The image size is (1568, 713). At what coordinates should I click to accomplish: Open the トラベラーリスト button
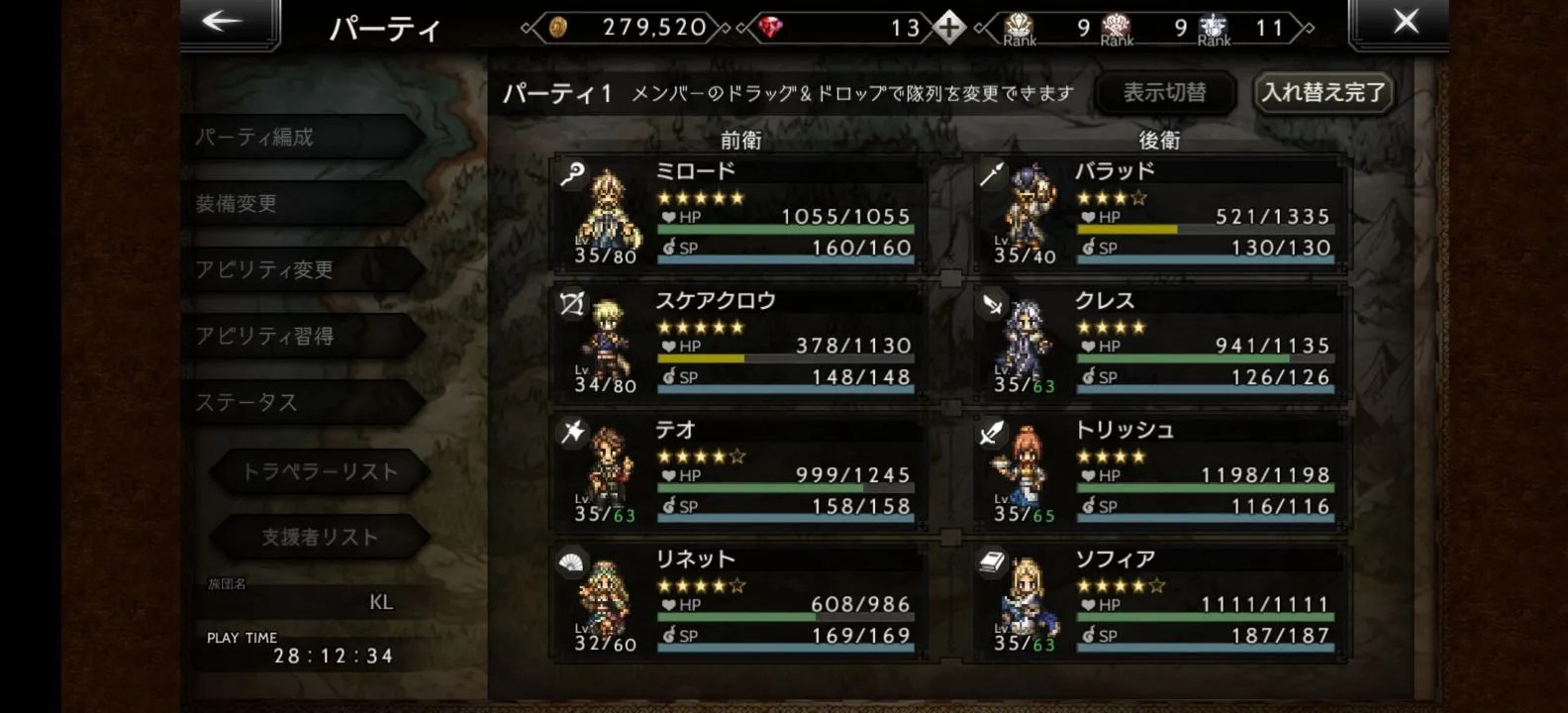(x=319, y=471)
